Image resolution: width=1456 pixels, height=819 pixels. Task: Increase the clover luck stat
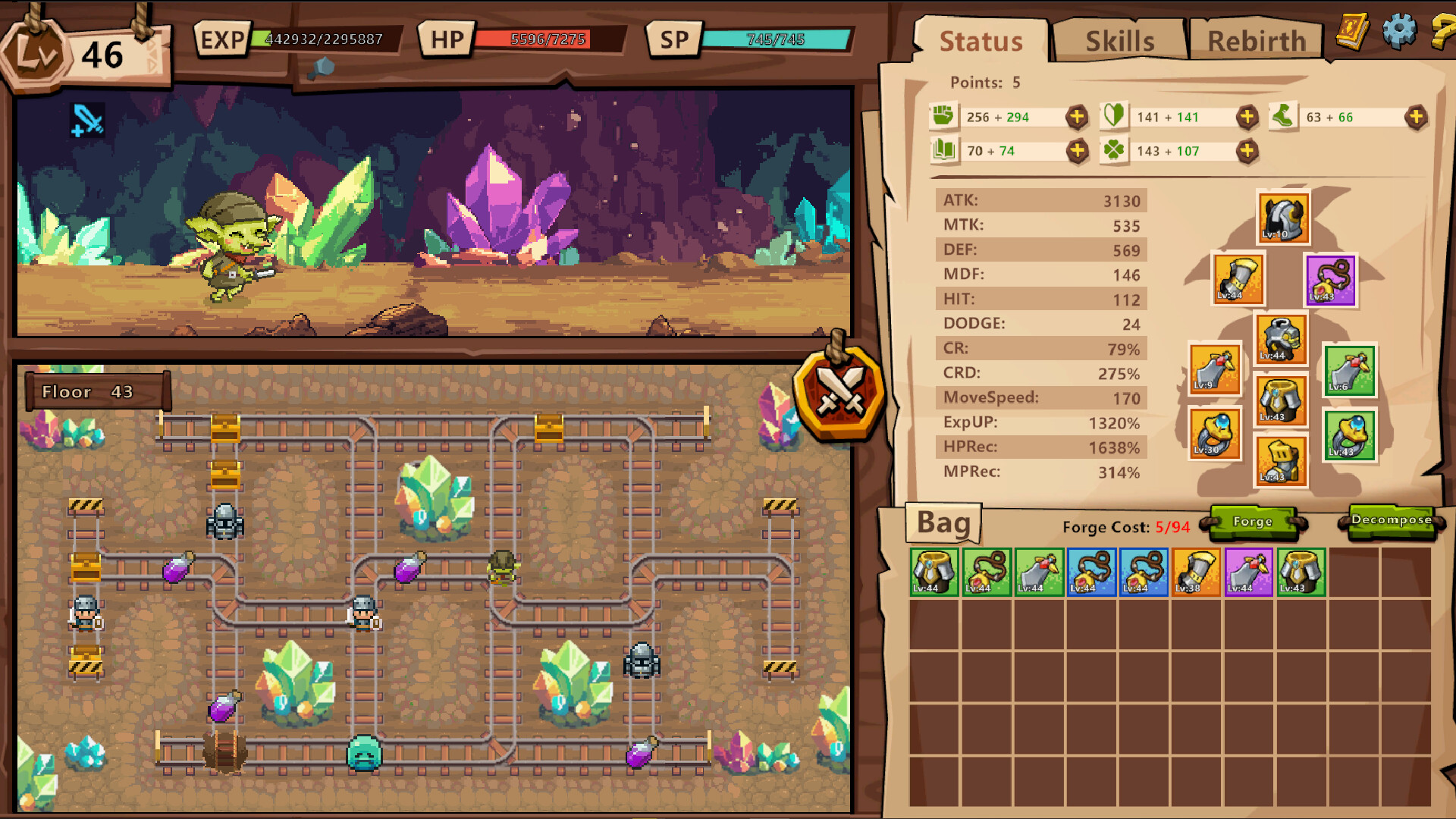click(1247, 151)
